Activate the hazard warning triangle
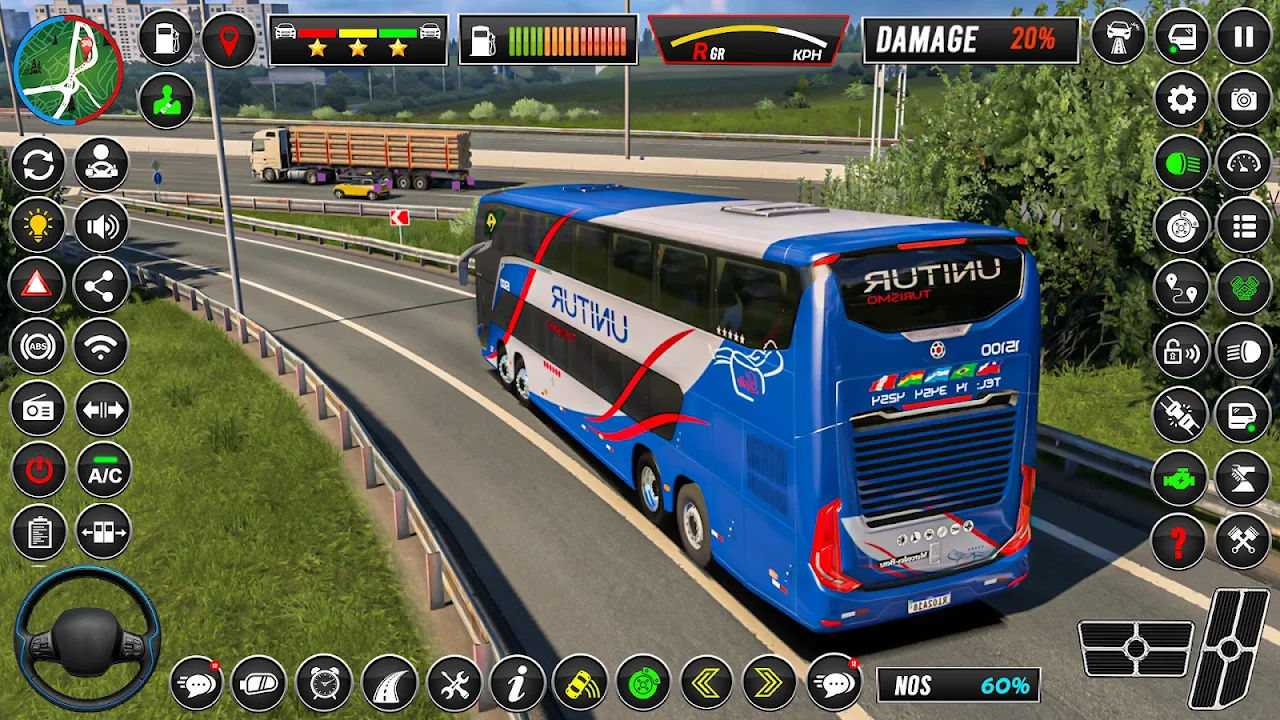The width and height of the screenshot is (1280, 720). pos(38,286)
